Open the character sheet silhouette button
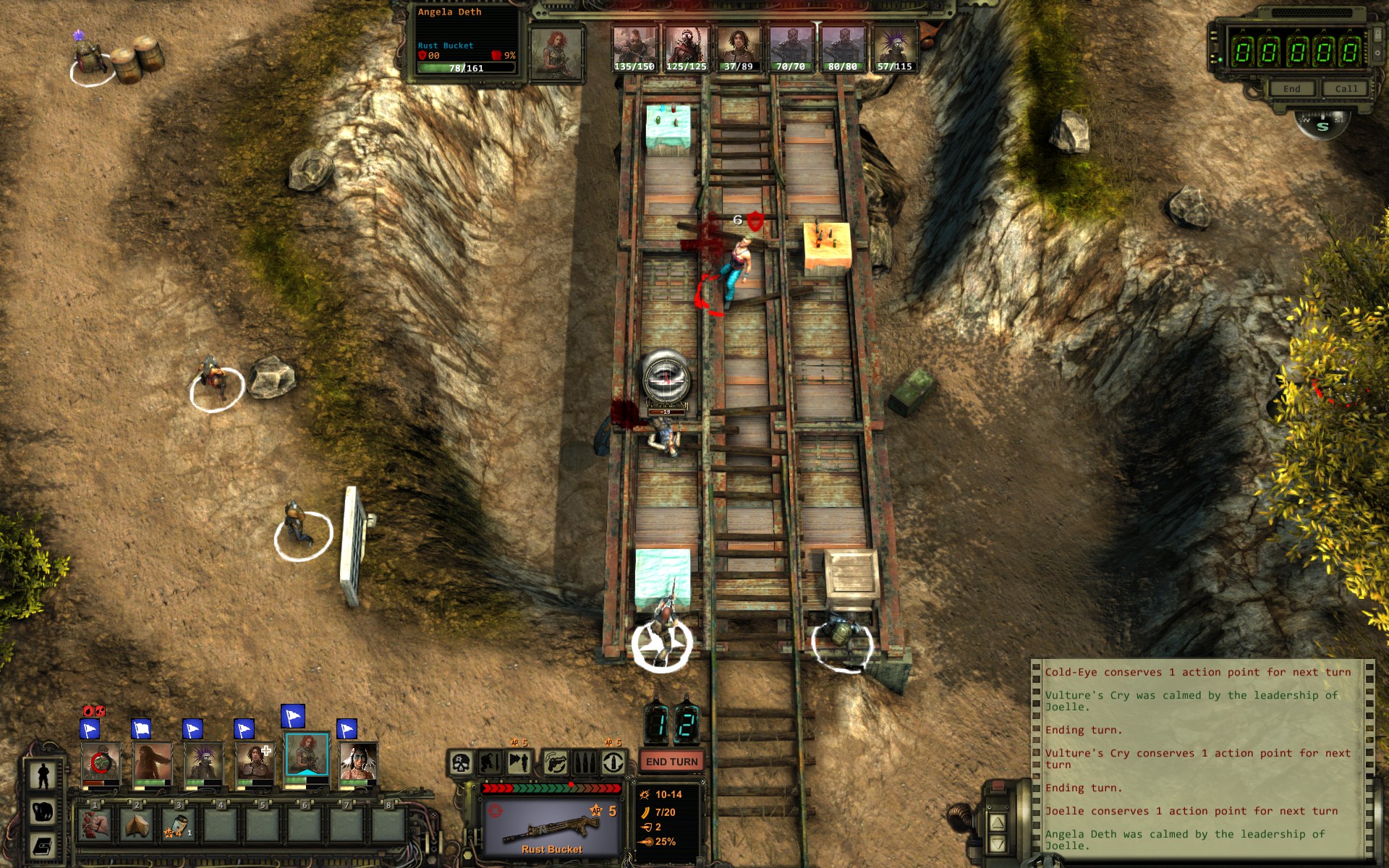 click(x=43, y=775)
